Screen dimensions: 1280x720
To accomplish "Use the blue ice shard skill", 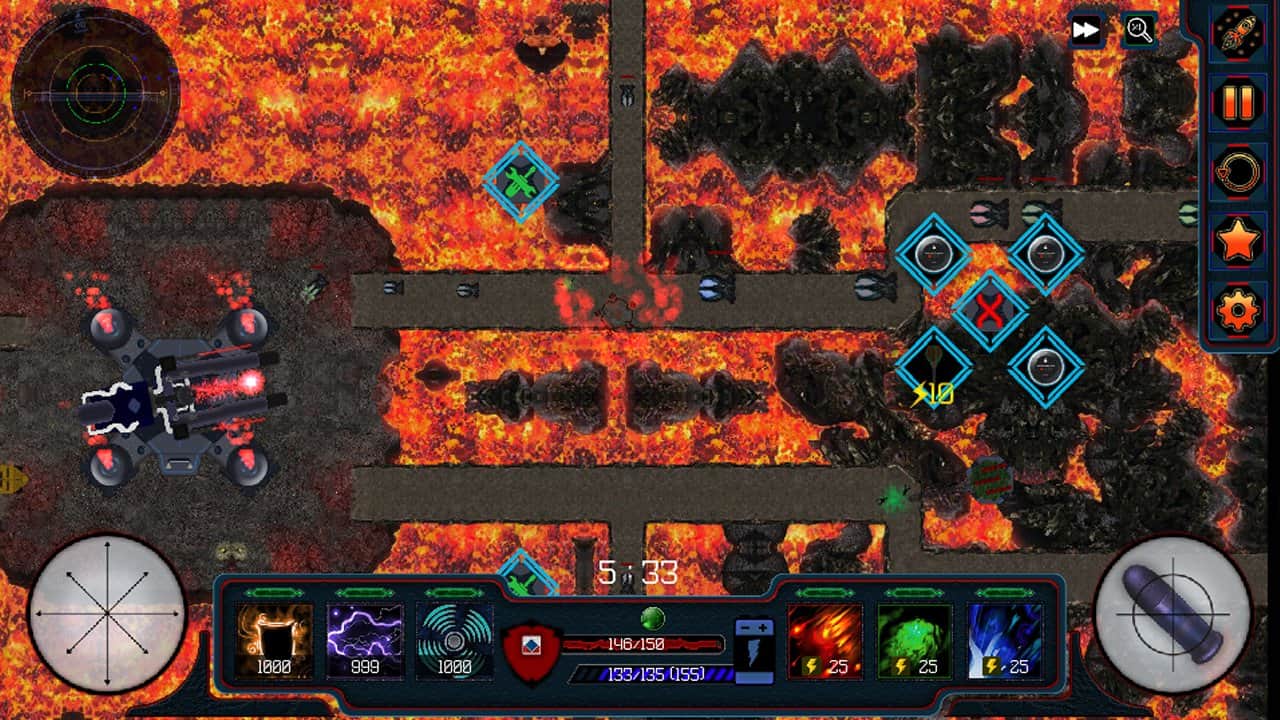I will 1005,641.
